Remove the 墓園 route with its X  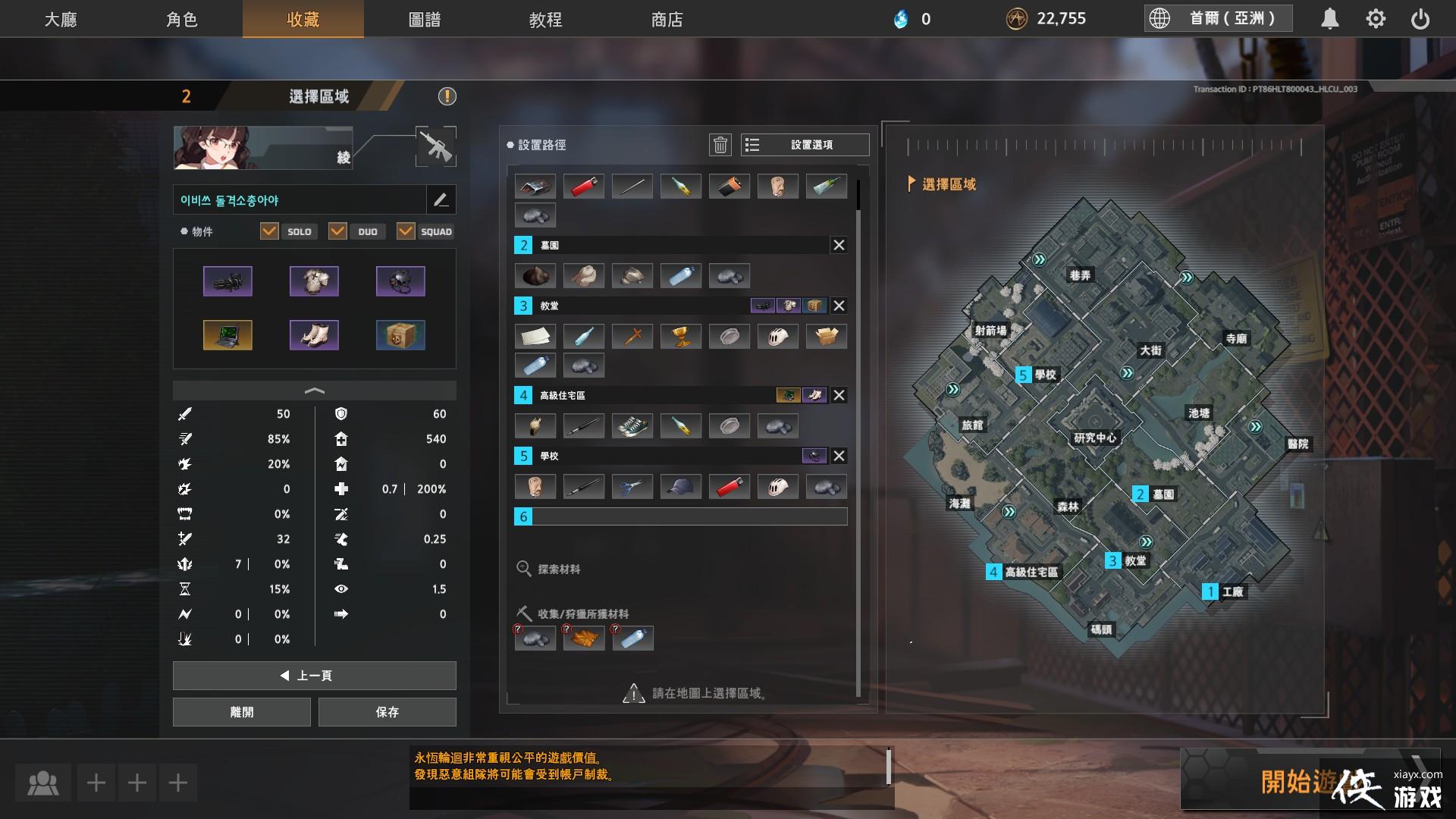tap(838, 245)
